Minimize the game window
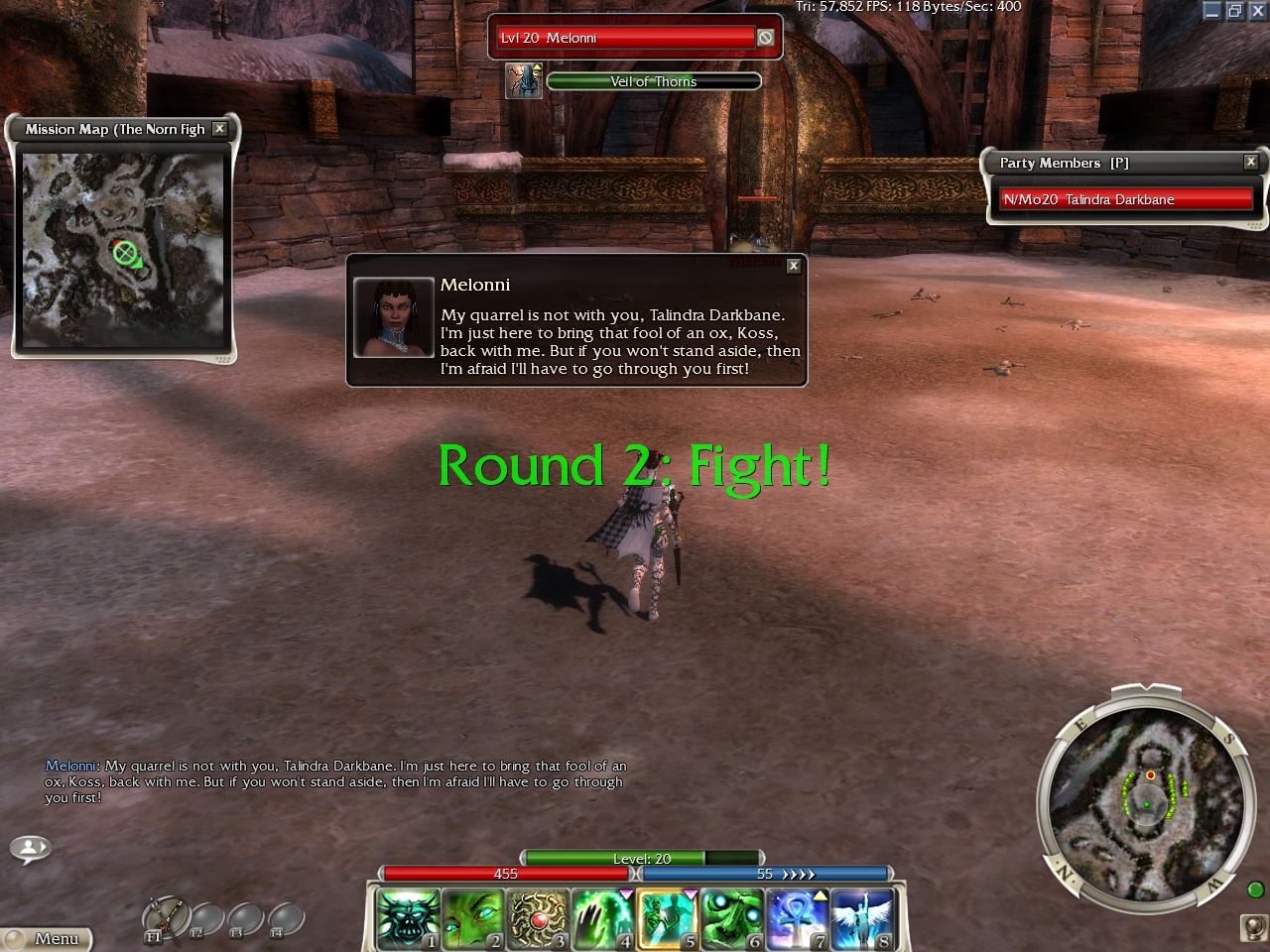Image resolution: width=1270 pixels, height=952 pixels. [x=1212, y=11]
